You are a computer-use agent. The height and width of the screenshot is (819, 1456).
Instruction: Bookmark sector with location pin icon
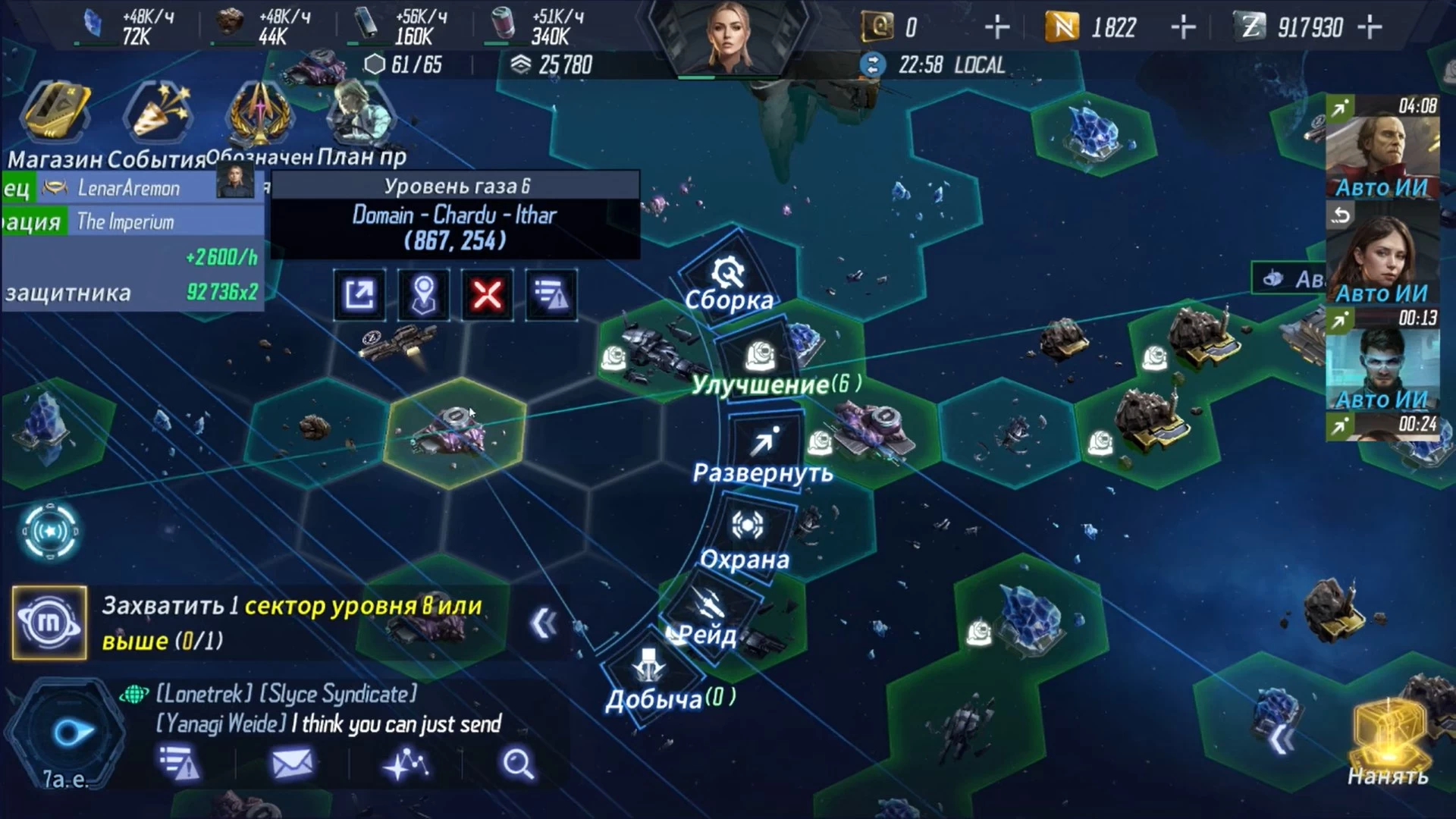423,294
